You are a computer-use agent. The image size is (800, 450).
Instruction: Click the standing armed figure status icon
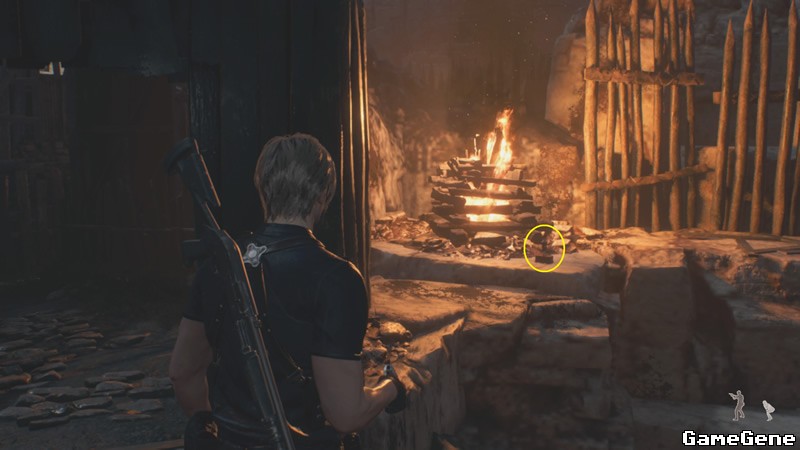pyautogui.click(x=737, y=405)
